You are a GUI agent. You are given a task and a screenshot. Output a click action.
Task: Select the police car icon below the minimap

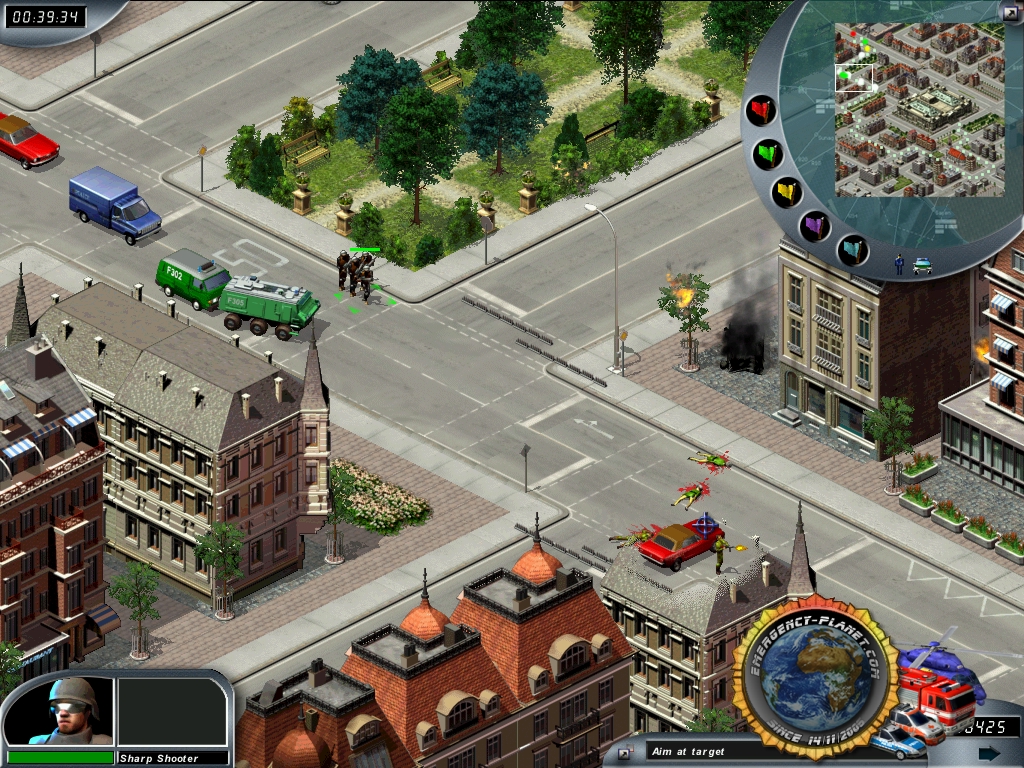(x=922, y=266)
